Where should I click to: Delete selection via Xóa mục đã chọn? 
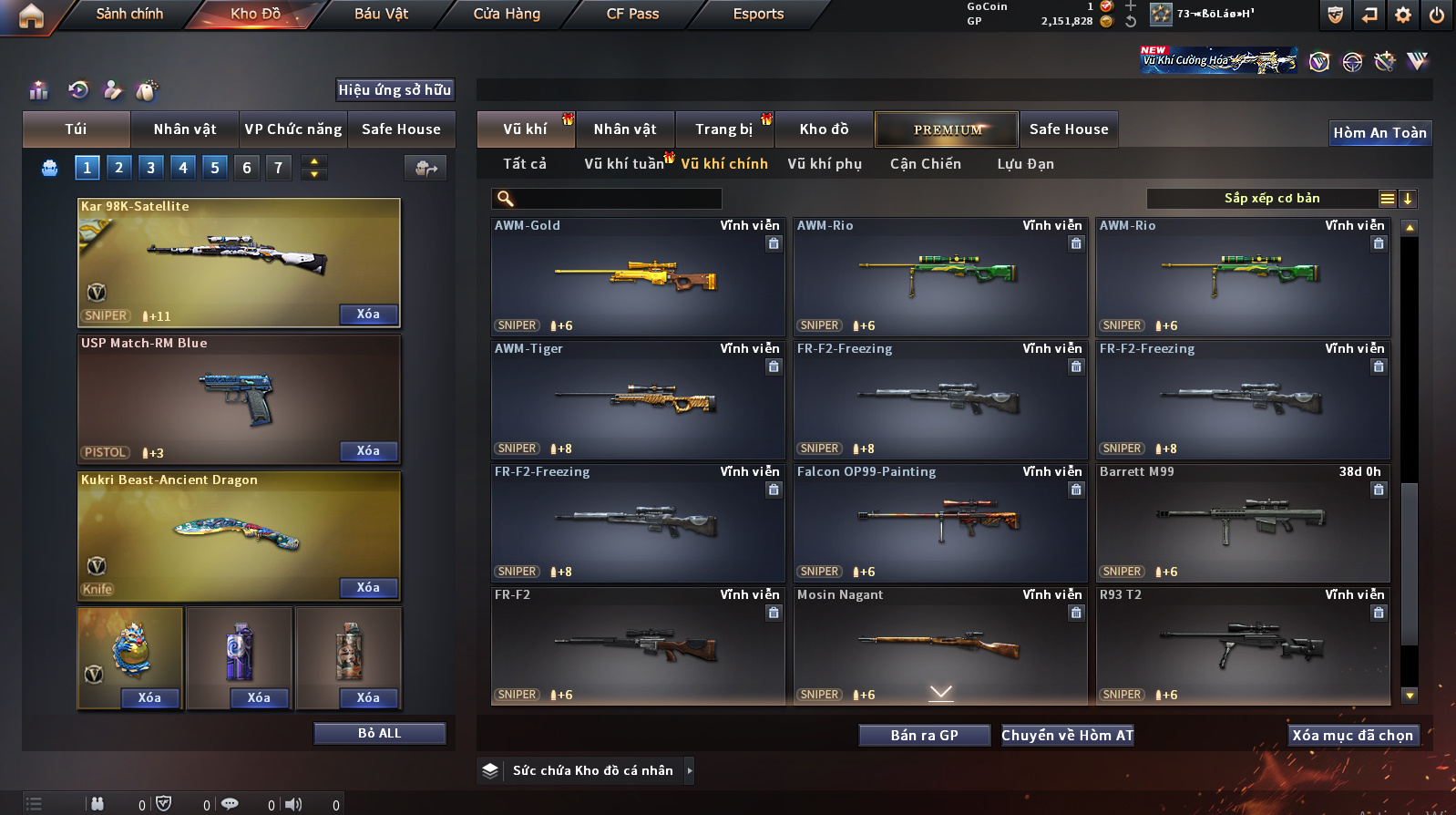point(1352,736)
